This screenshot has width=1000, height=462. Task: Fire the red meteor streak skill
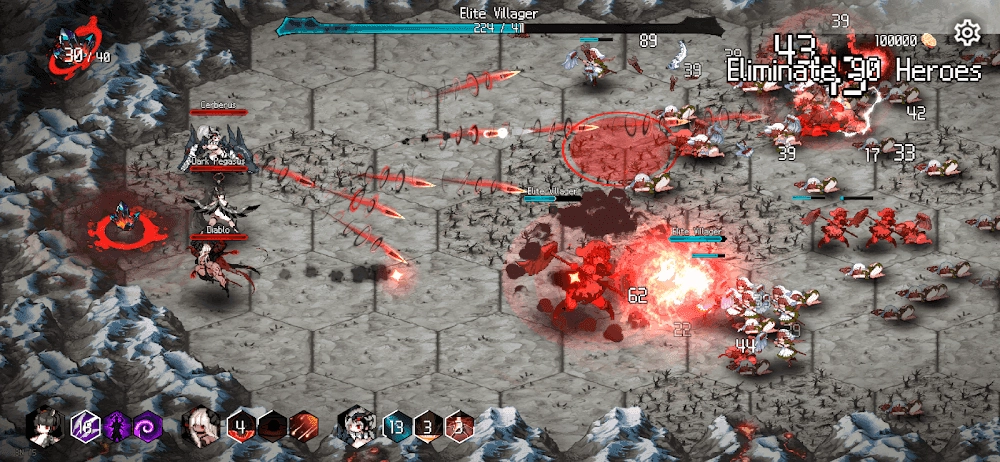(305, 427)
